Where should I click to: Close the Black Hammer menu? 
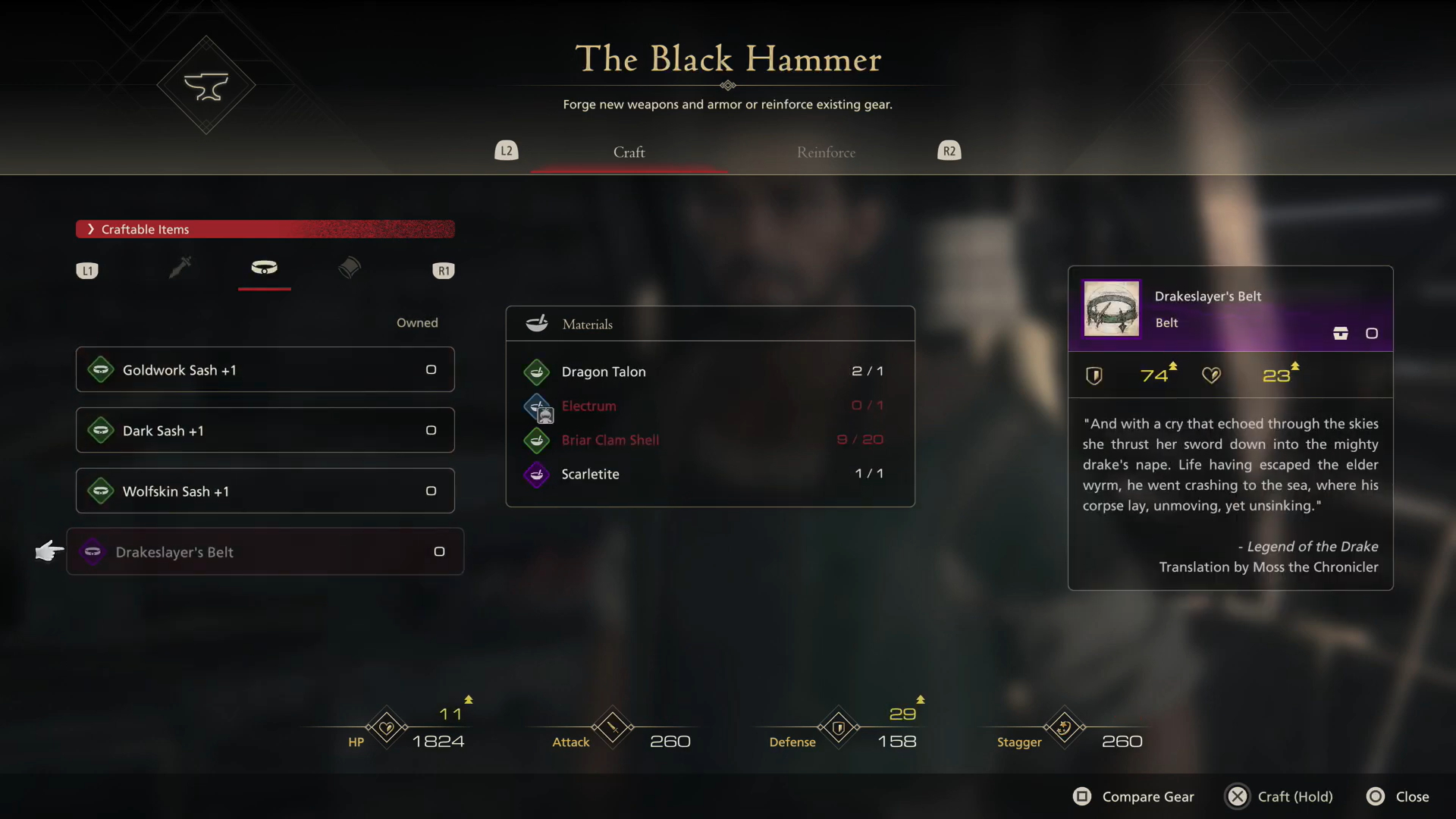(x=1398, y=796)
